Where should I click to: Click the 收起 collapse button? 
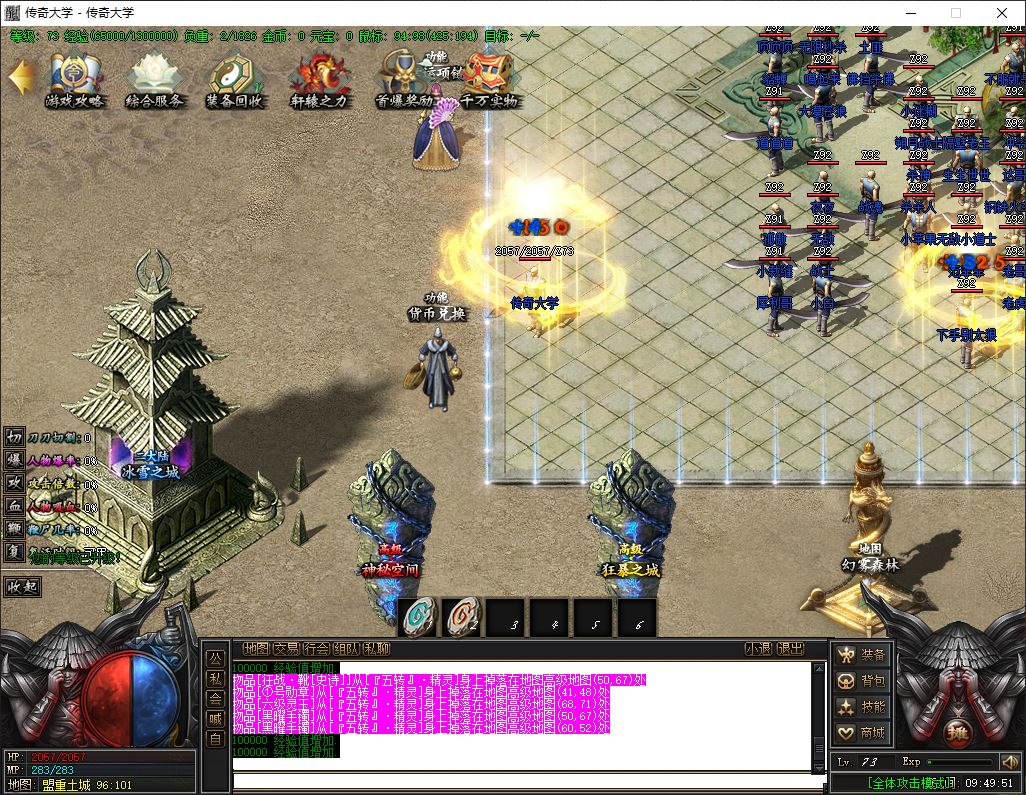(x=22, y=587)
